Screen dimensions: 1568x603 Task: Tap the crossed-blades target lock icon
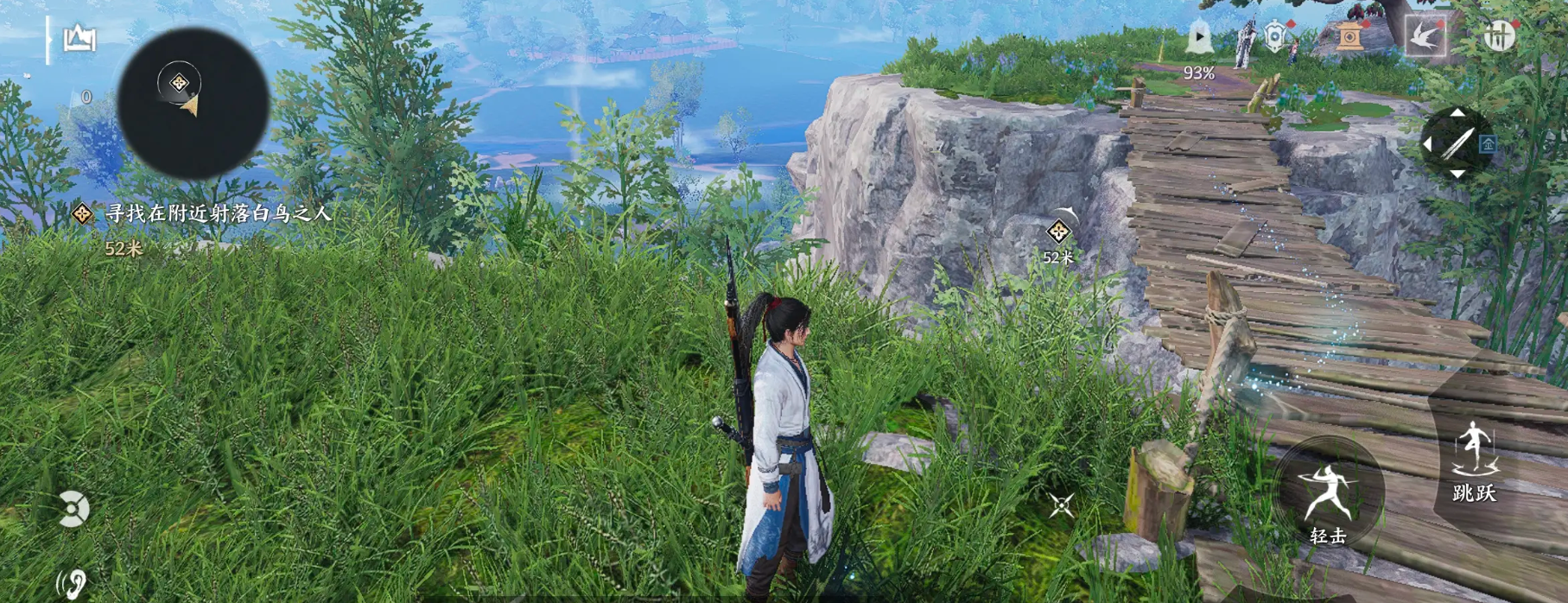coord(1062,505)
